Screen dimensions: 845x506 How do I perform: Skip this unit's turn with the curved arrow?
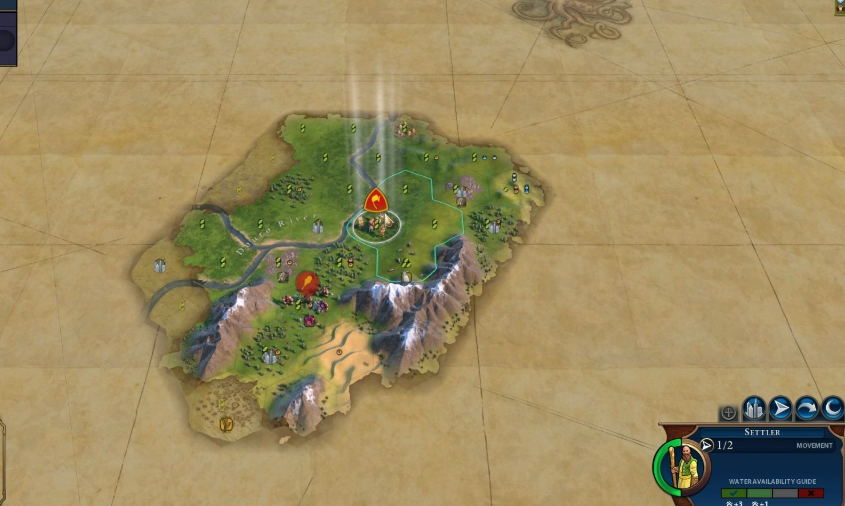806,409
